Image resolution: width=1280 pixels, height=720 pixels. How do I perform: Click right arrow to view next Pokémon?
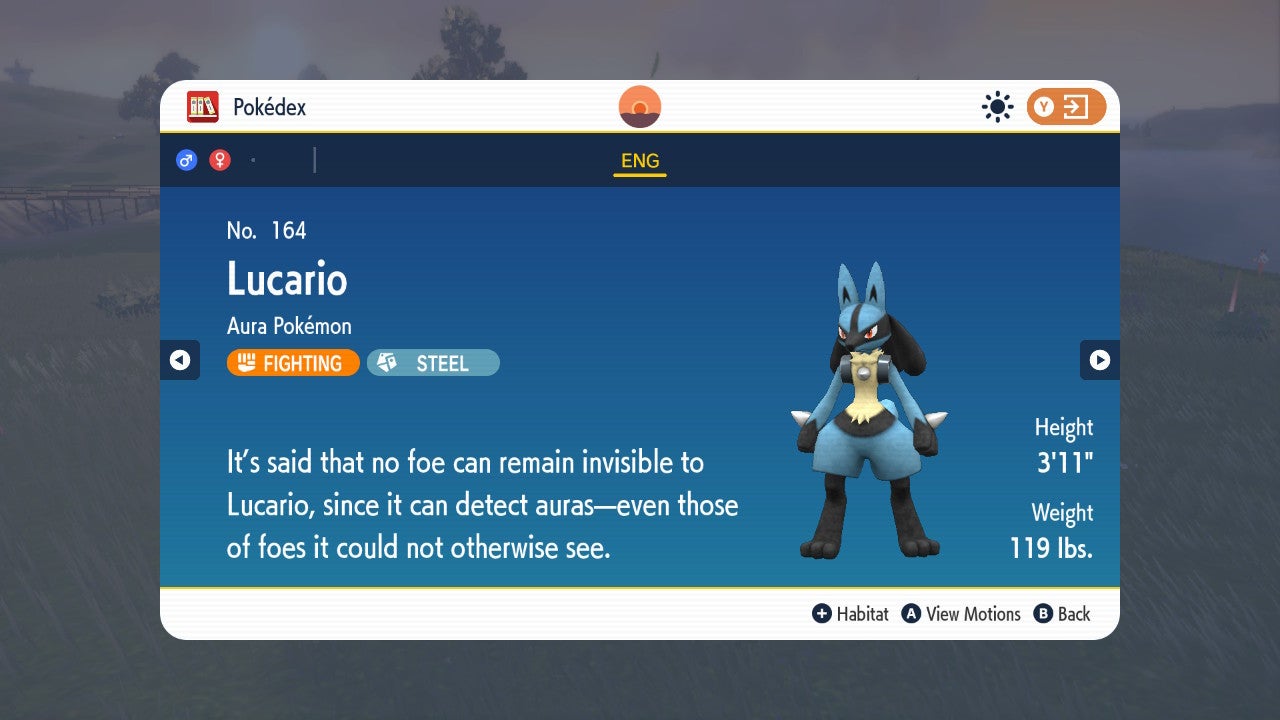coord(1100,360)
